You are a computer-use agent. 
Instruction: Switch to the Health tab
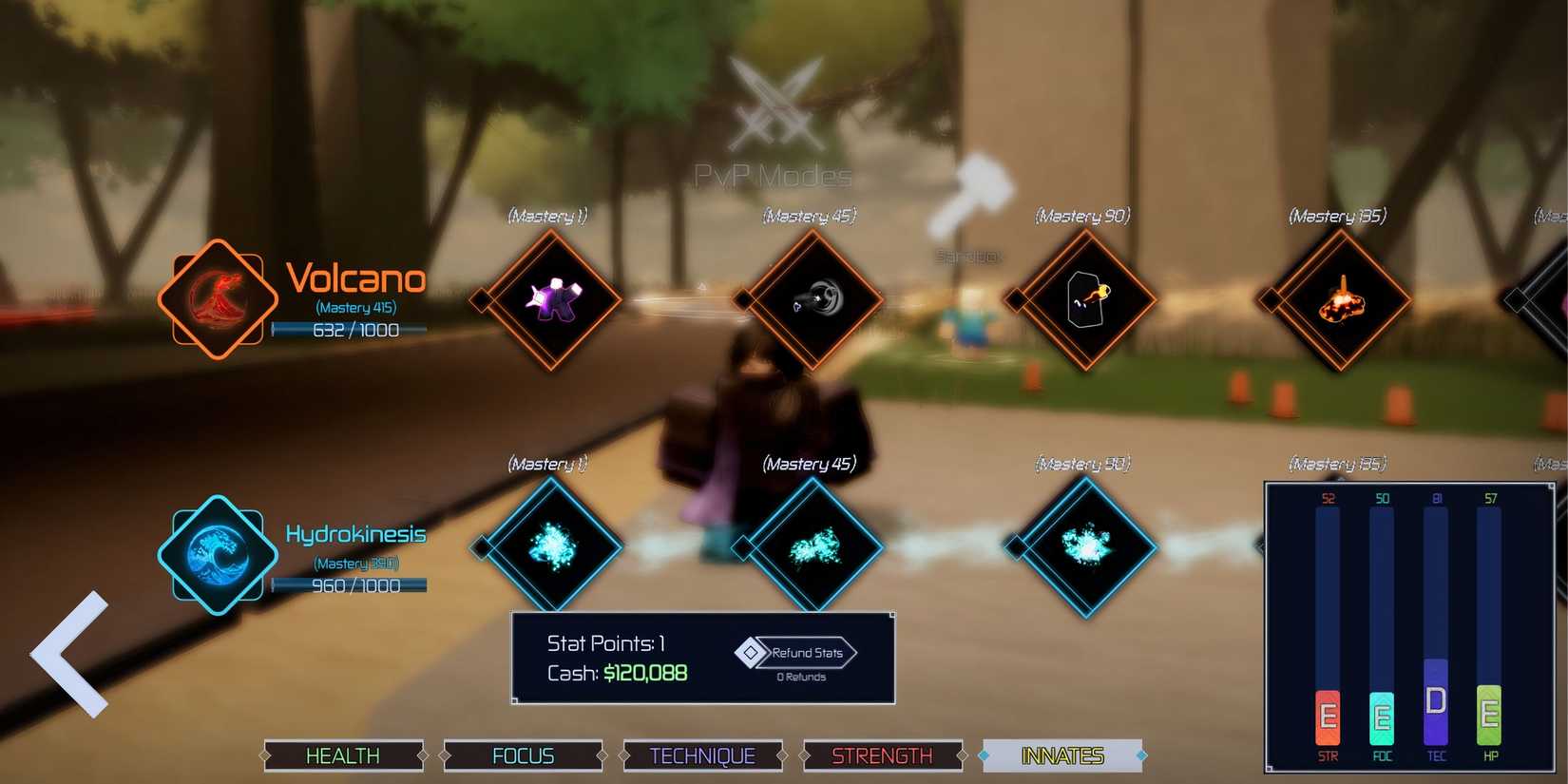tap(342, 755)
